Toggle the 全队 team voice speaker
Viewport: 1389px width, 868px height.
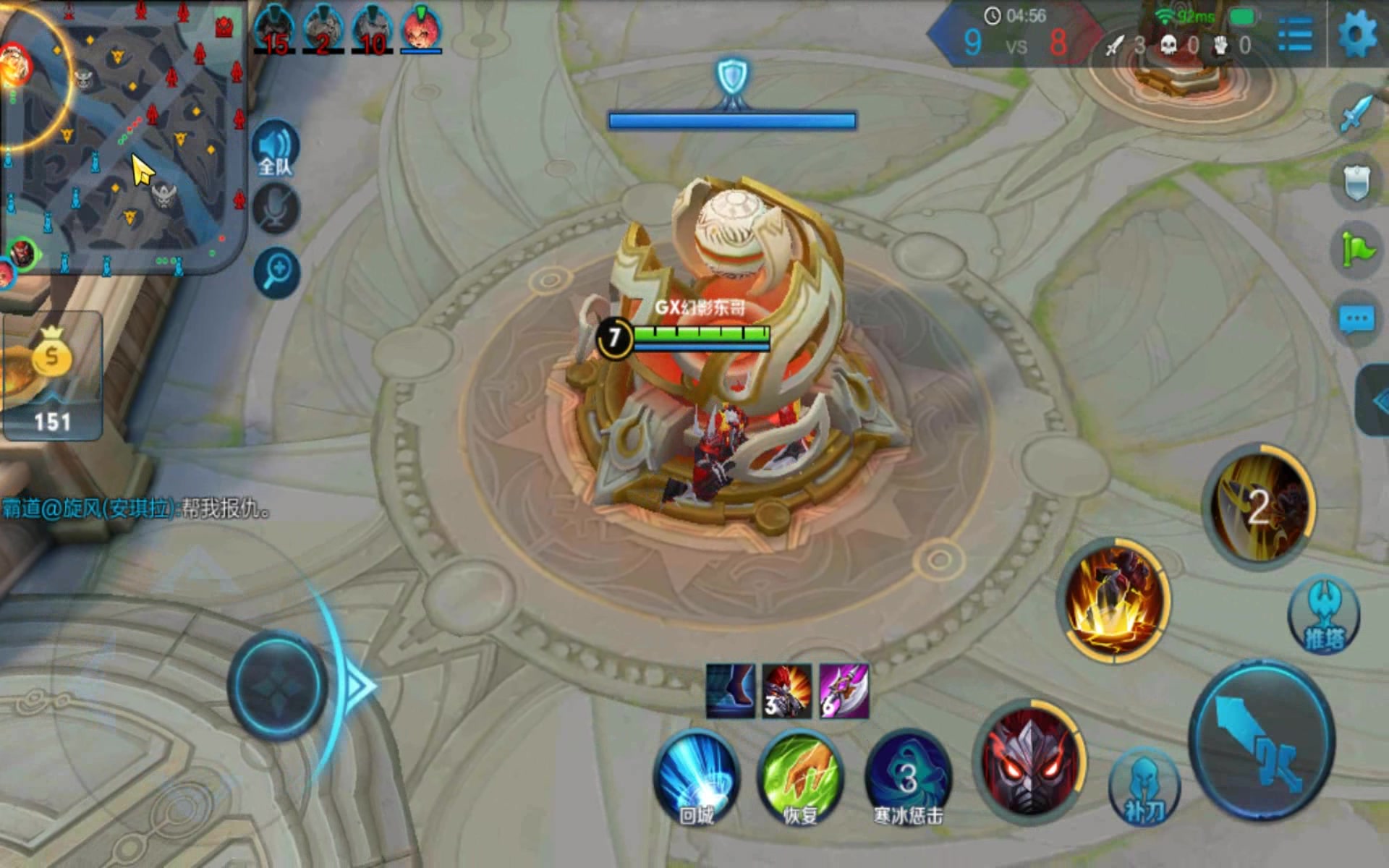(x=276, y=150)
